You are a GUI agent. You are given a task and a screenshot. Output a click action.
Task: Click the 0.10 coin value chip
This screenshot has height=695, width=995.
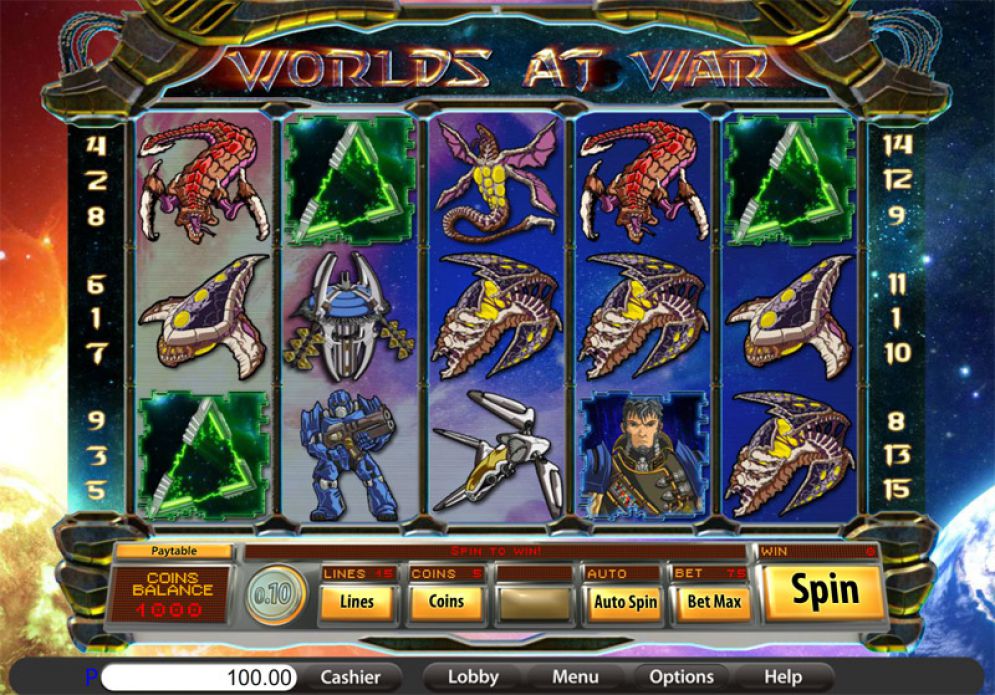[274, 597]
